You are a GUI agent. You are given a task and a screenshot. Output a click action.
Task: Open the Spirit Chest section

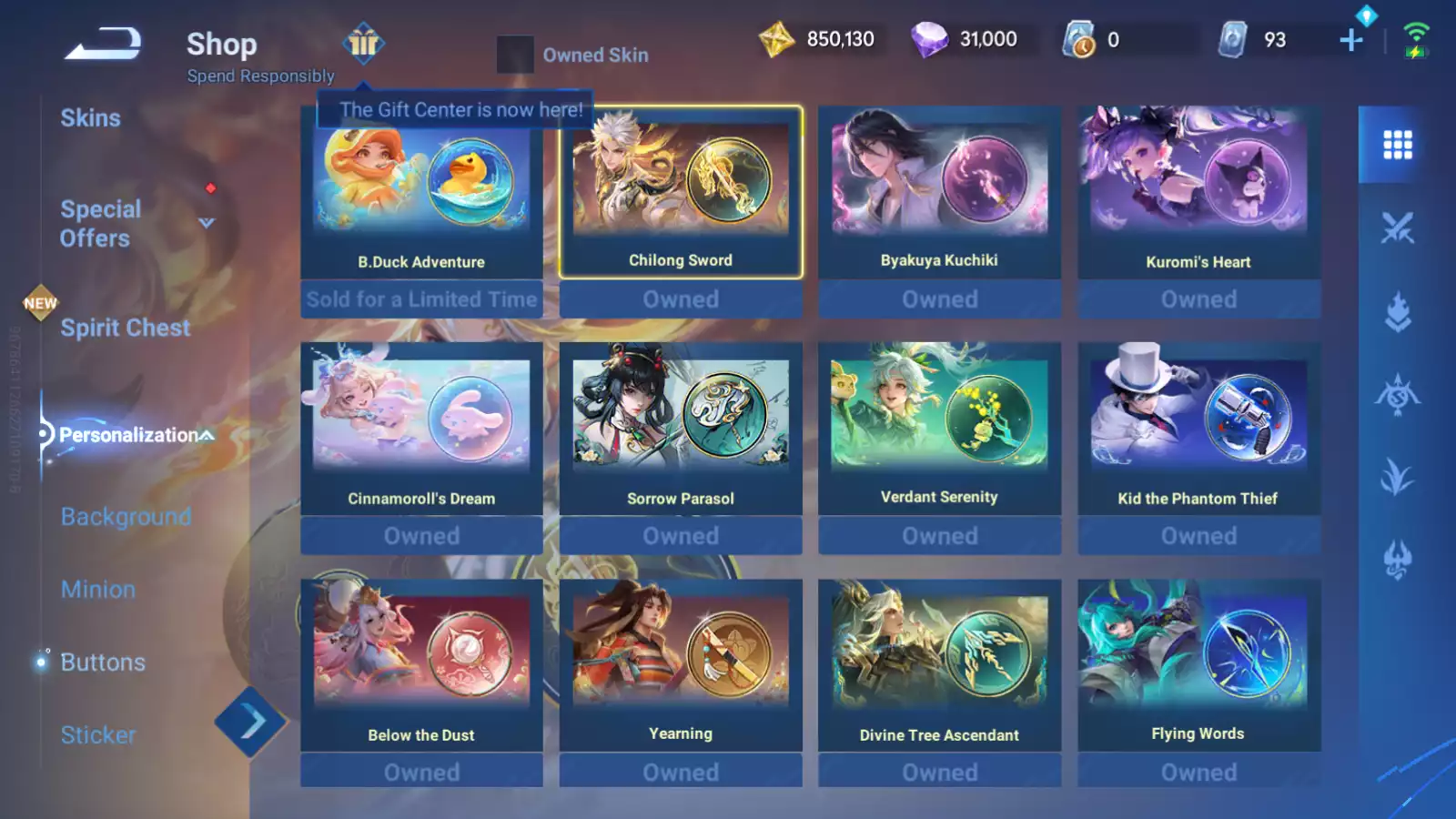point(125,328)
